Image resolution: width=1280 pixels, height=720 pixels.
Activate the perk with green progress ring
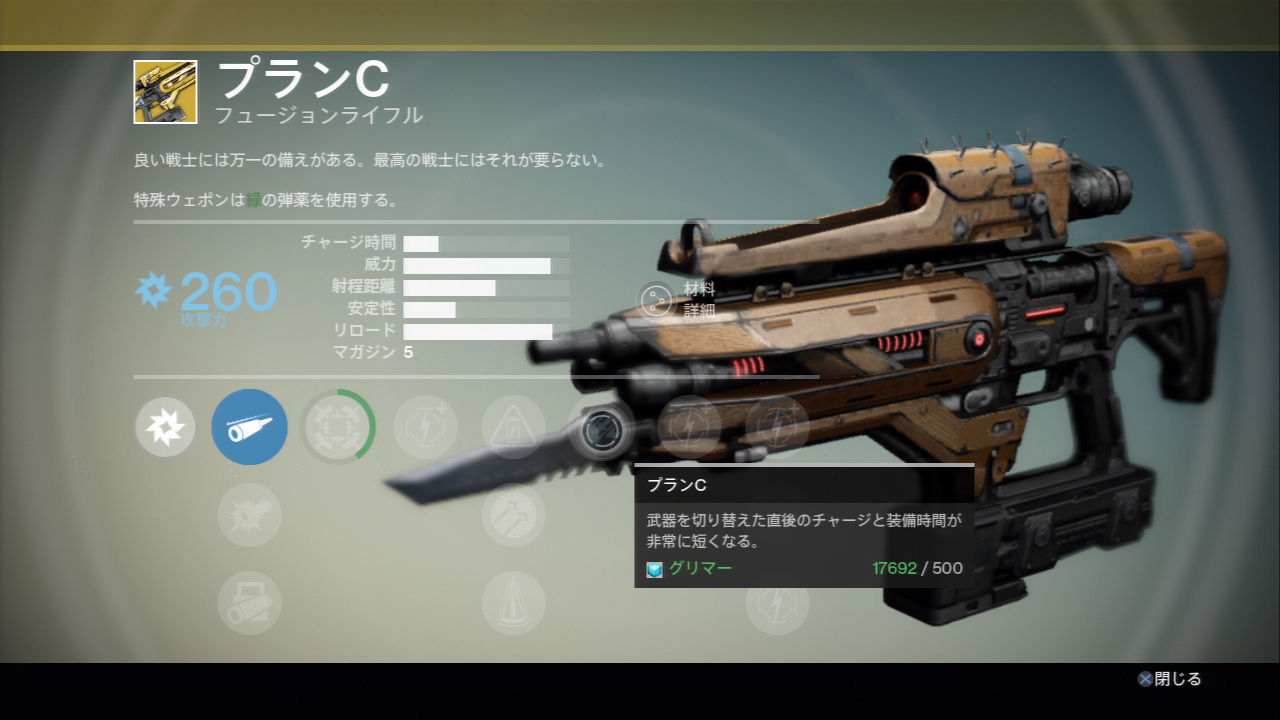coord(338,427)
